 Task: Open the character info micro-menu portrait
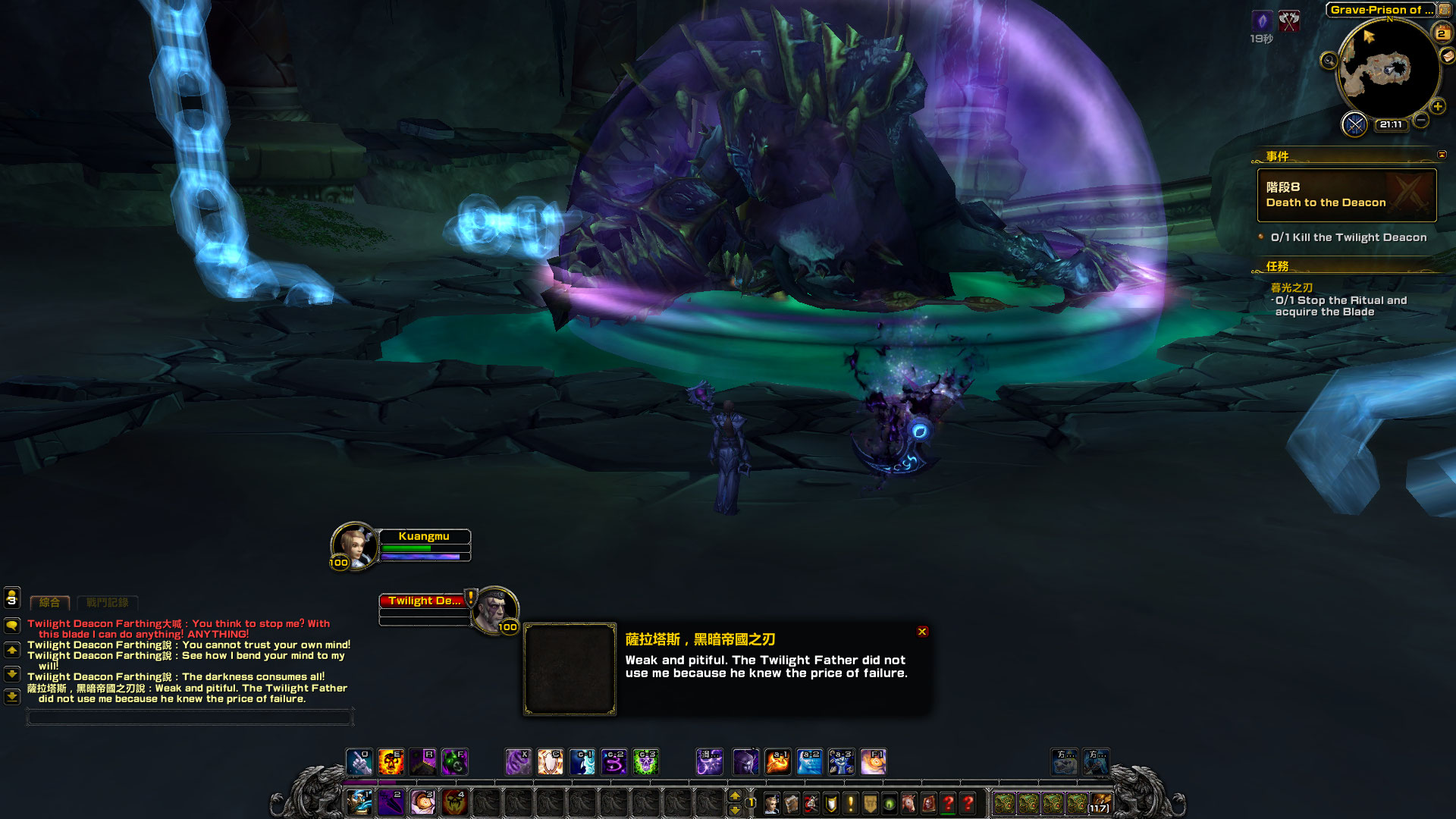pyautogui.click(x=772, y=803)
